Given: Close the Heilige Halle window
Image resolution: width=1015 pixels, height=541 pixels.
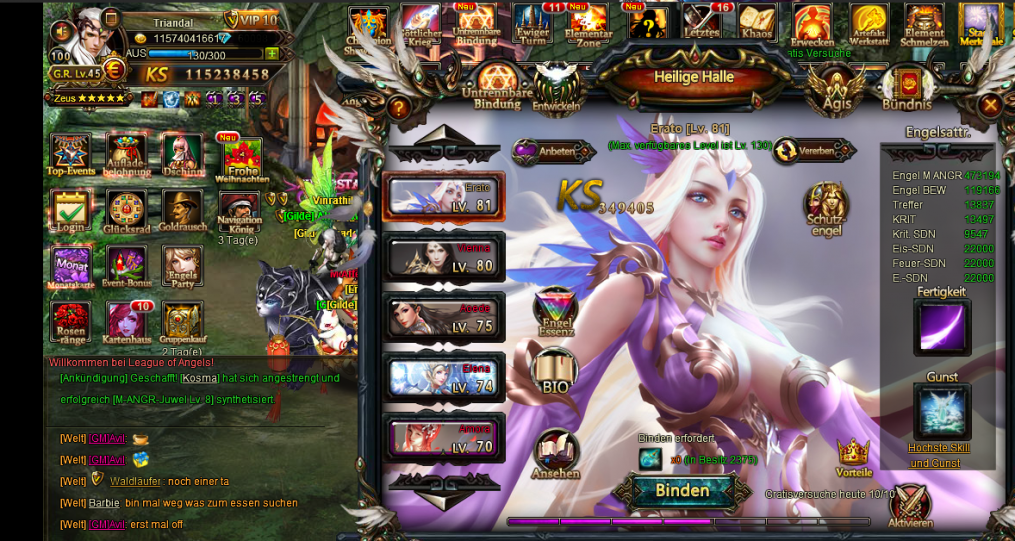Looking at the screenshot, I should [989, 105].
